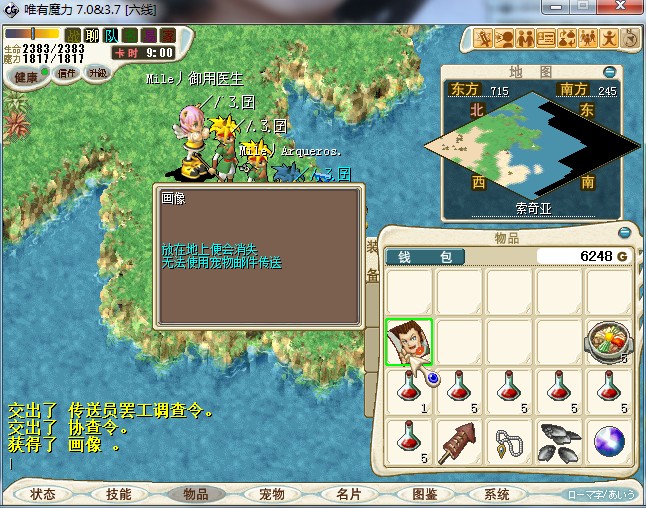Screen dimensions: 646x508
Task: Show the 图鉴 encyclopedia
Action: pyautogui.click(x=424, y=494)
